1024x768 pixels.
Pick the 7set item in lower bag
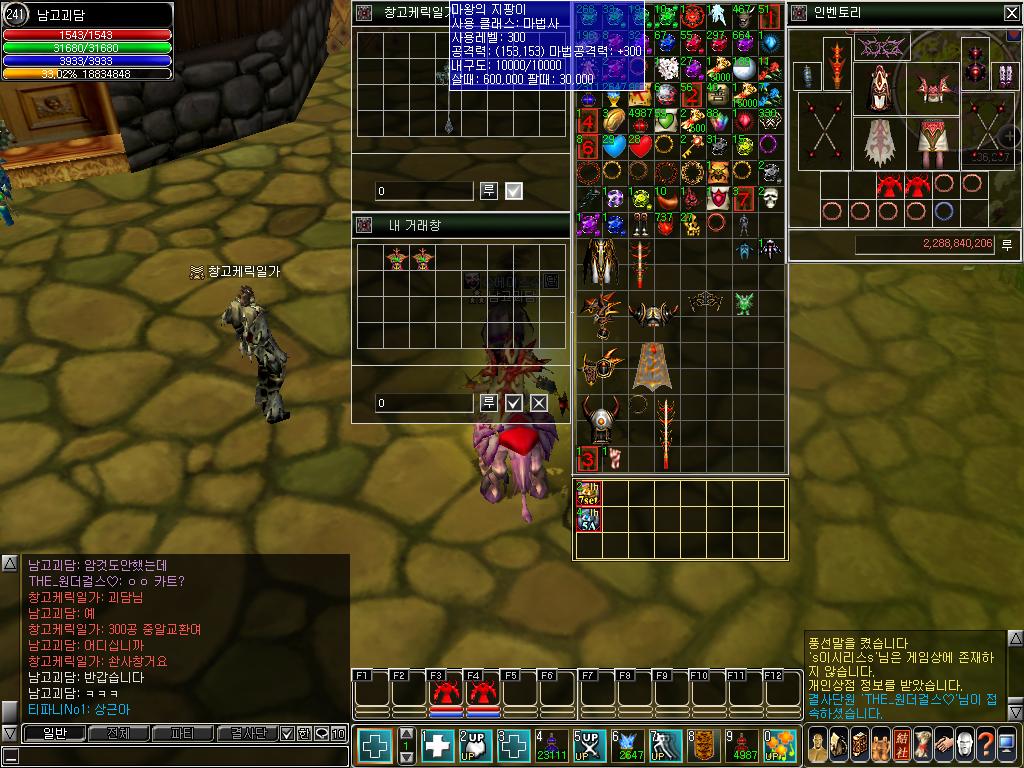pos(588,494)
